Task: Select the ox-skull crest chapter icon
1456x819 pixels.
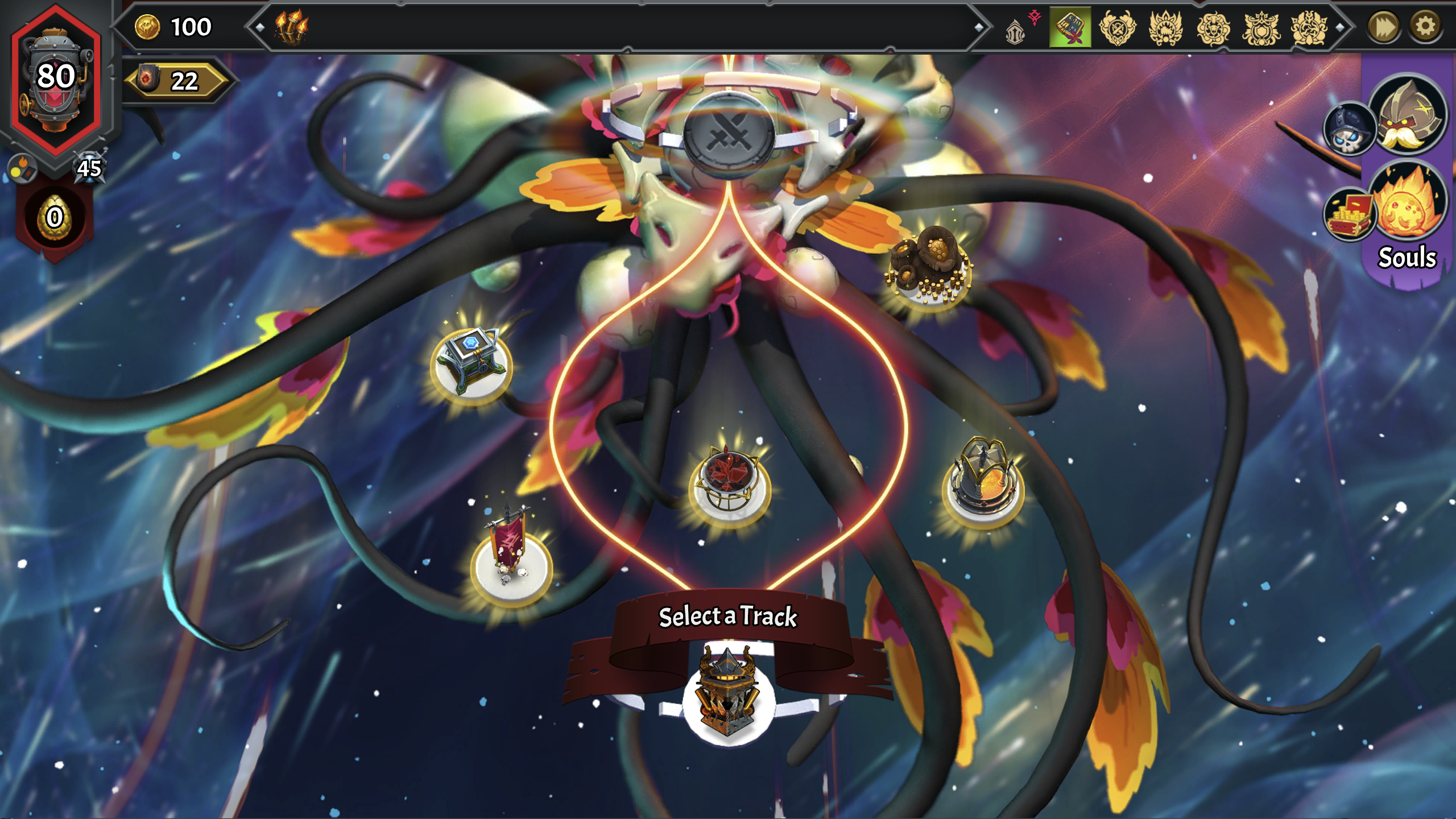Action: tap(1212, 27)
